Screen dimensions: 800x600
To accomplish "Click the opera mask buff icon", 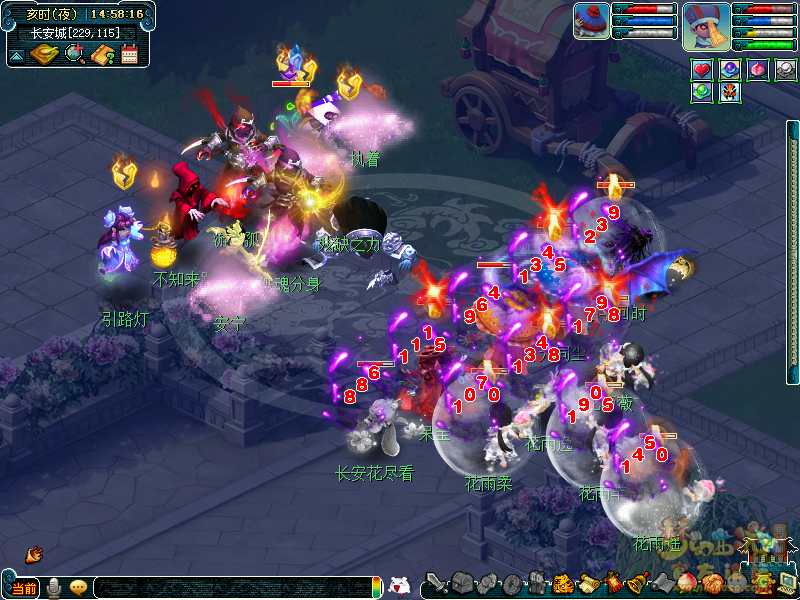I will click(x=730, y=92).
